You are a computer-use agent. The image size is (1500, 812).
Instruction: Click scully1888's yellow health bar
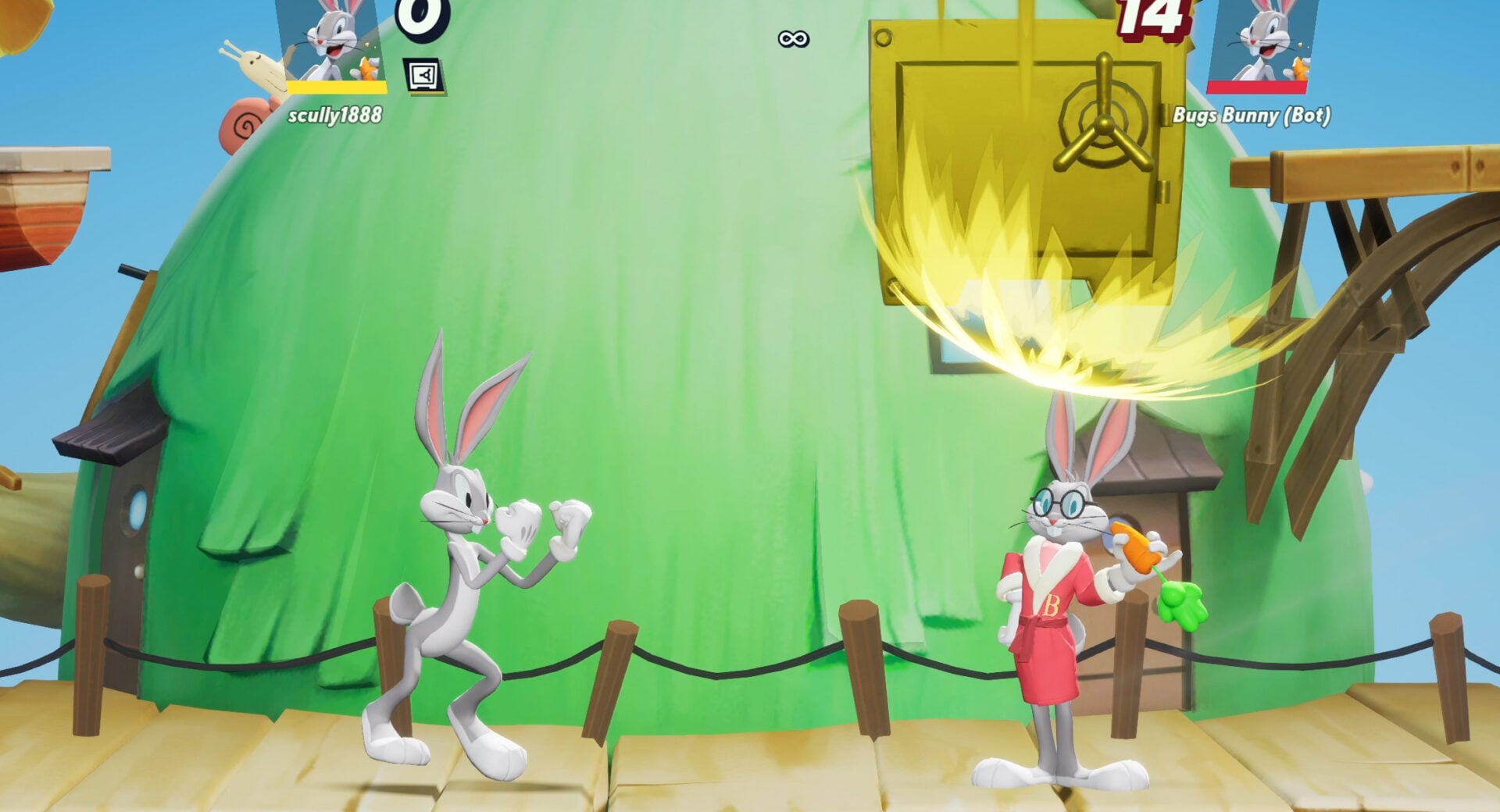tap(336, 88)
